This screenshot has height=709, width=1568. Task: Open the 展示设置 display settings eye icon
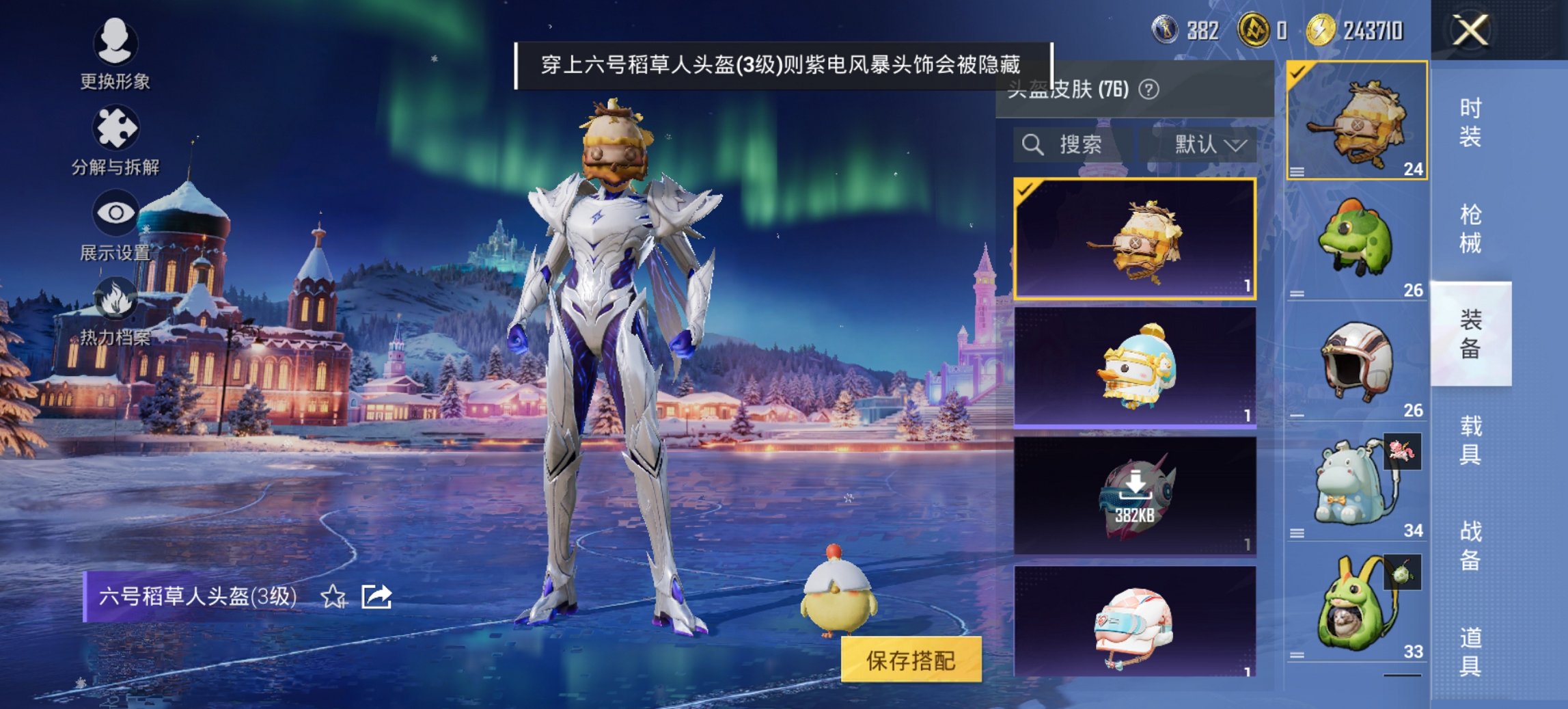(x=116, y=213)
